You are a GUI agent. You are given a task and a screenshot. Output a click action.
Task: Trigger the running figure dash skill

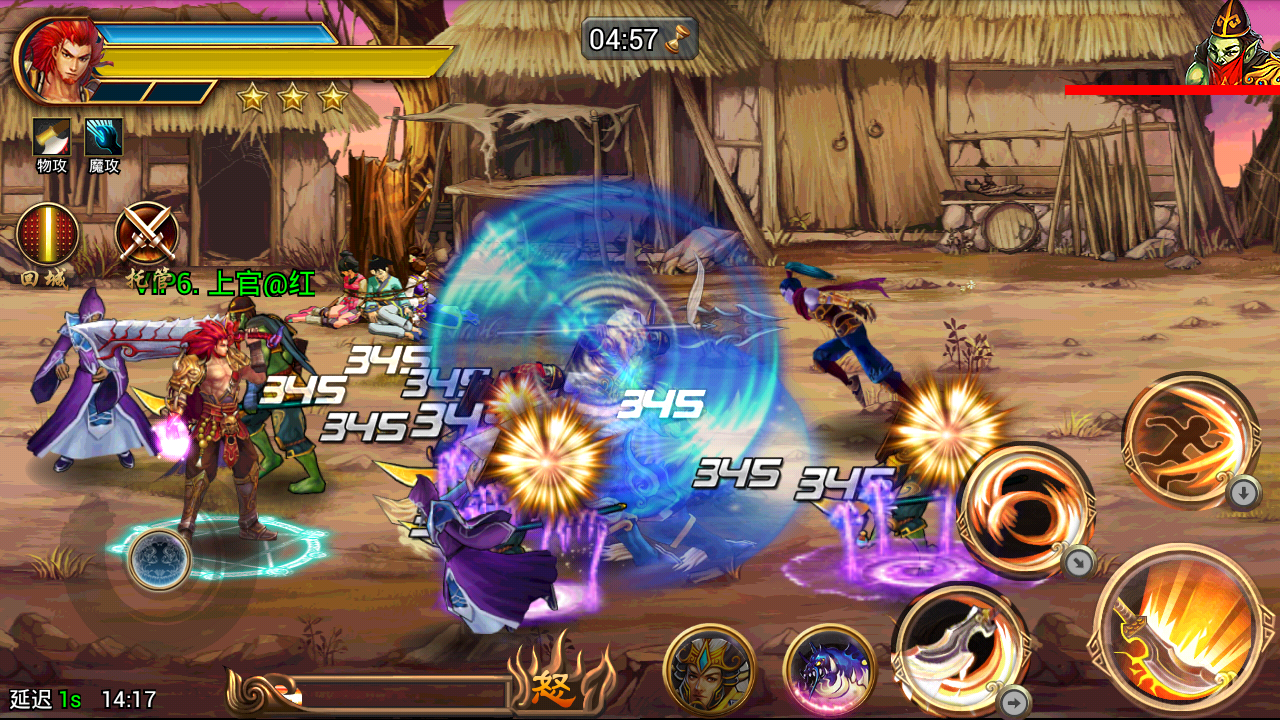coord(1190,438)
